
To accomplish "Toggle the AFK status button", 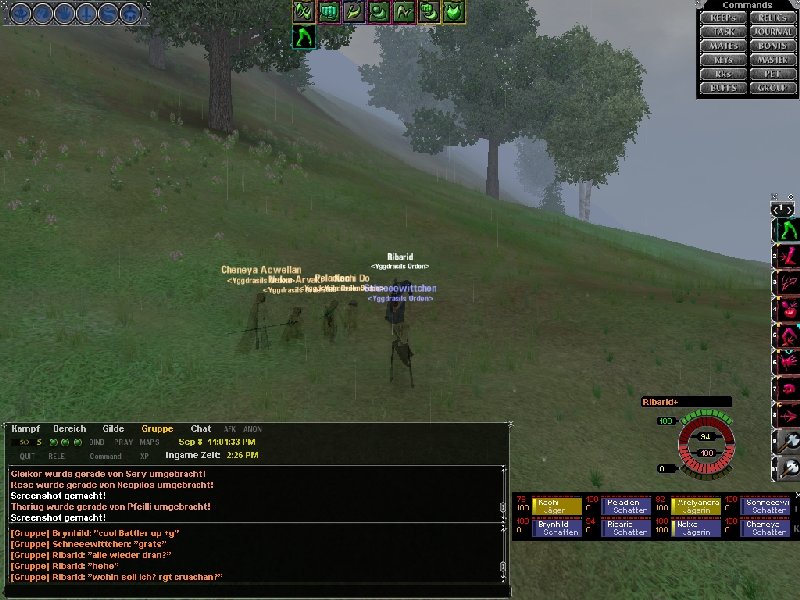I will coord(229,429).
